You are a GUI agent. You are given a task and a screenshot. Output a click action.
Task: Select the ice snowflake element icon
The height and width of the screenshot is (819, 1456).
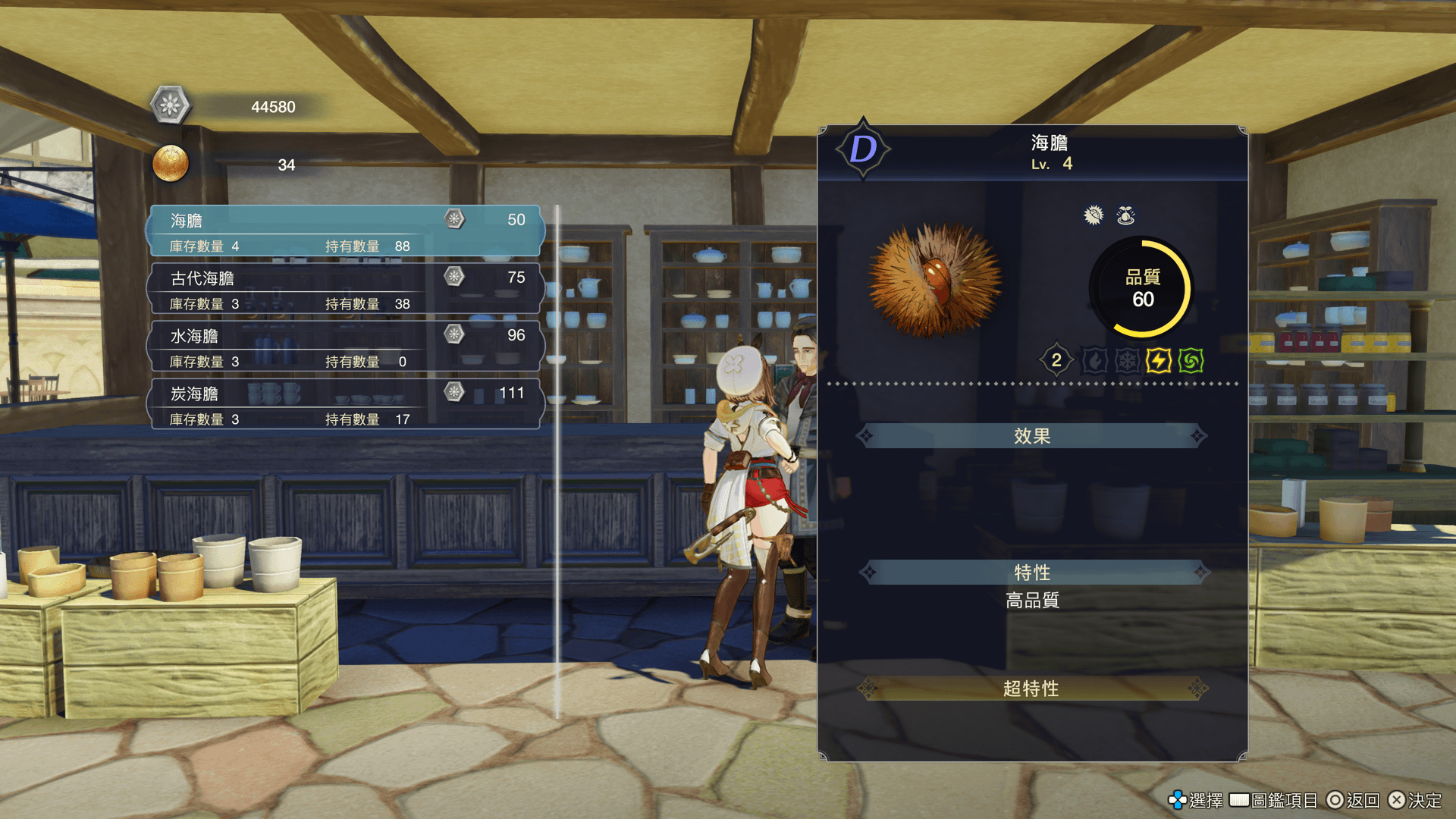pyautogui.click(x=1127, y=361)
